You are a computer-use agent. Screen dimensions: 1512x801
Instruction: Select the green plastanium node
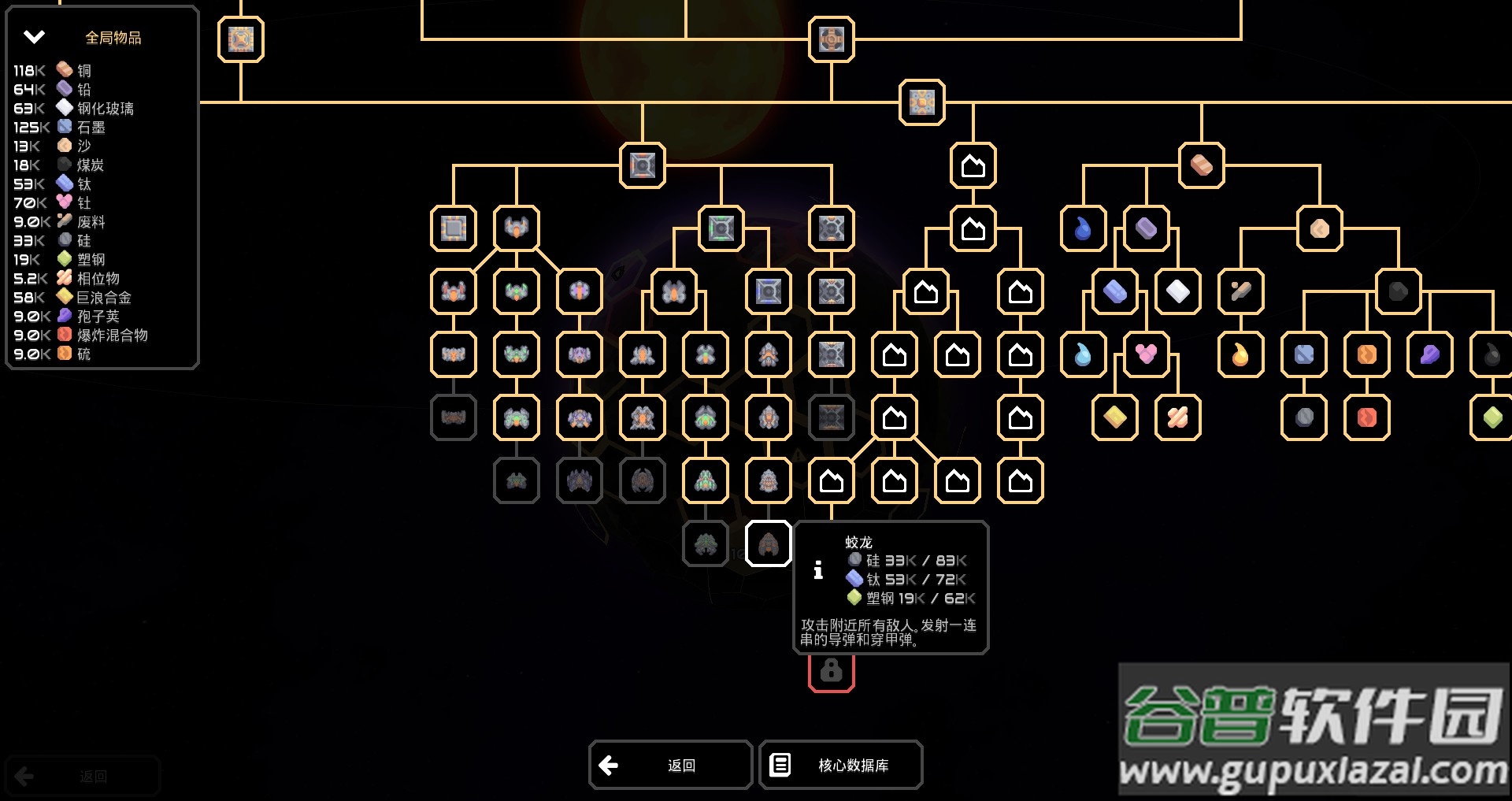(1491, 417)
